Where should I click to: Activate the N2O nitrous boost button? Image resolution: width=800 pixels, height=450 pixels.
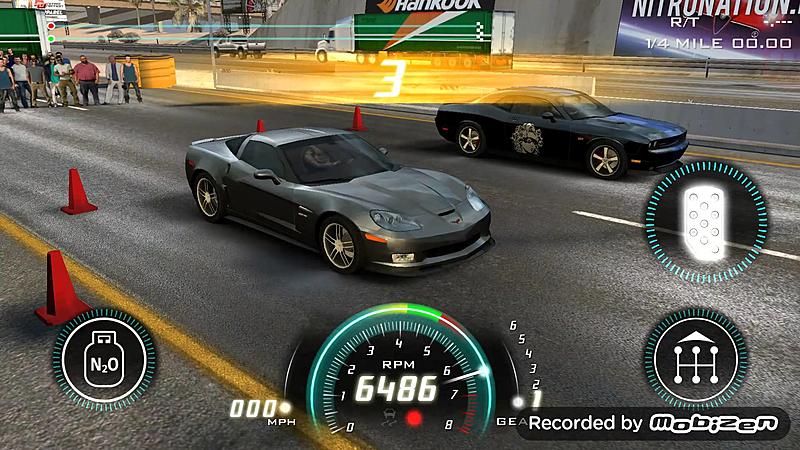[104, 359]
